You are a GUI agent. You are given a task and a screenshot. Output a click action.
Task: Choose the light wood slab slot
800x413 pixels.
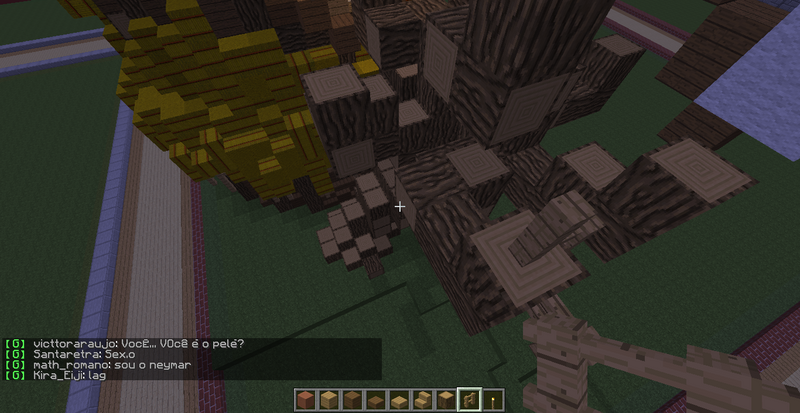[x=397, y=401]
